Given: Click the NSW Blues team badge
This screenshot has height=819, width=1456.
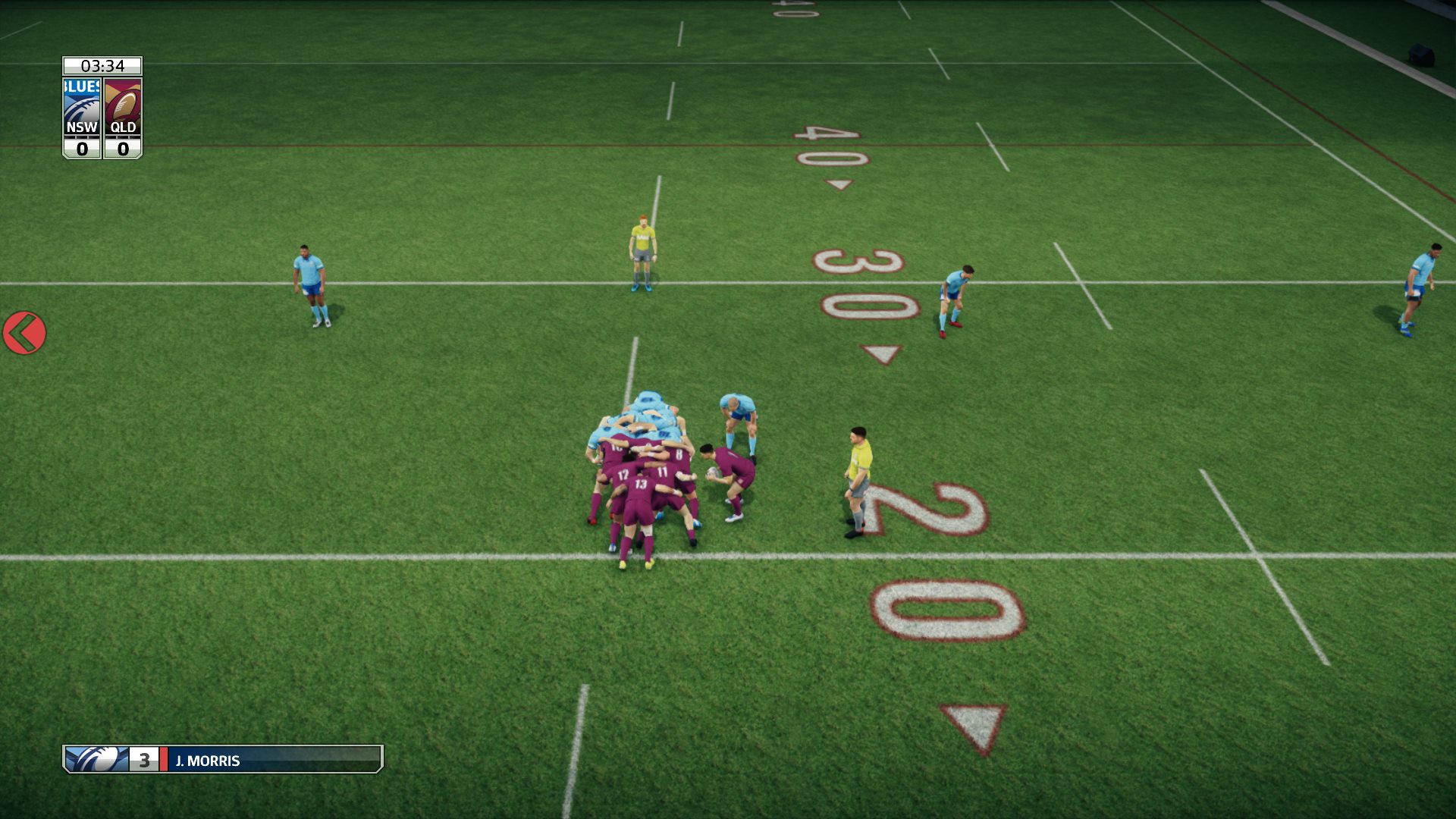Looking at the screenshot, I should [x=82, y=107].
